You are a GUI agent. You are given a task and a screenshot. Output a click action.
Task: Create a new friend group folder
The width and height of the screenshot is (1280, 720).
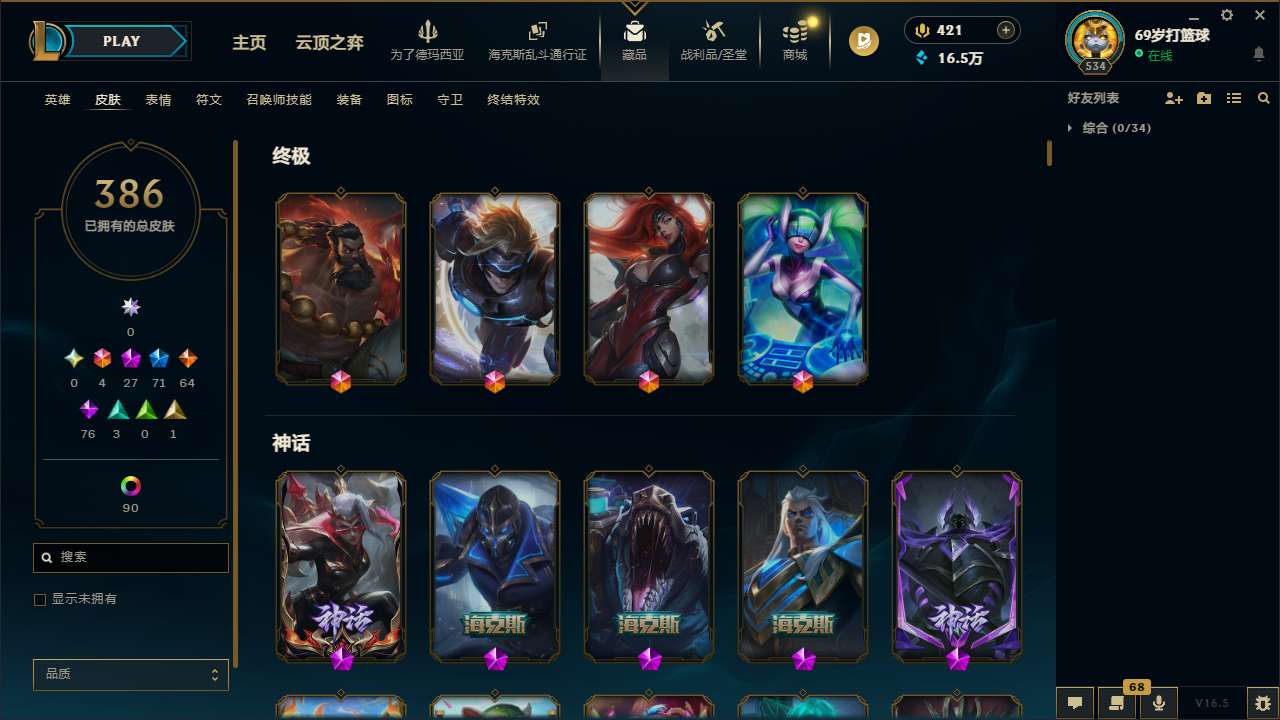click(x=1203, y=98)
